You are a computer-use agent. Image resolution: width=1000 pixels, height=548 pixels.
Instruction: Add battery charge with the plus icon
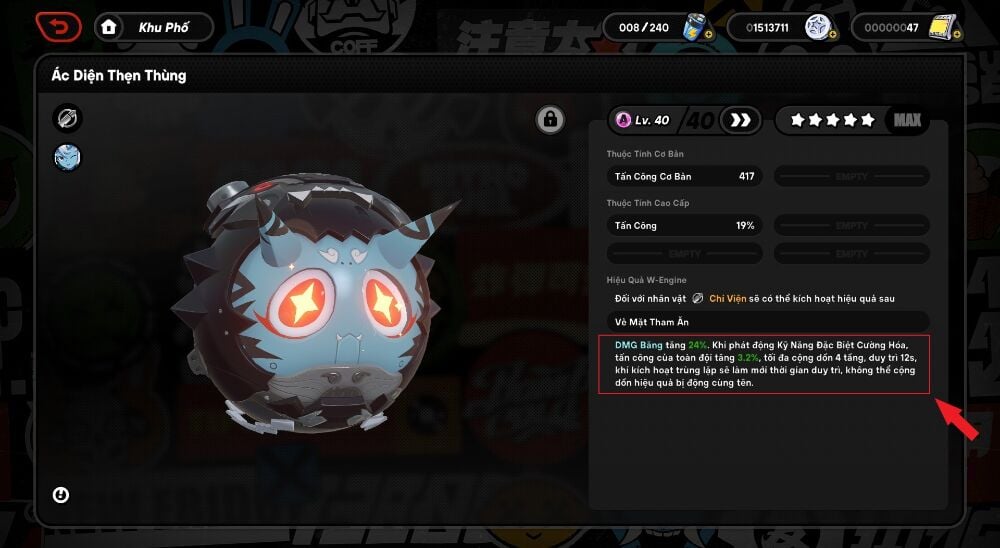708,35
